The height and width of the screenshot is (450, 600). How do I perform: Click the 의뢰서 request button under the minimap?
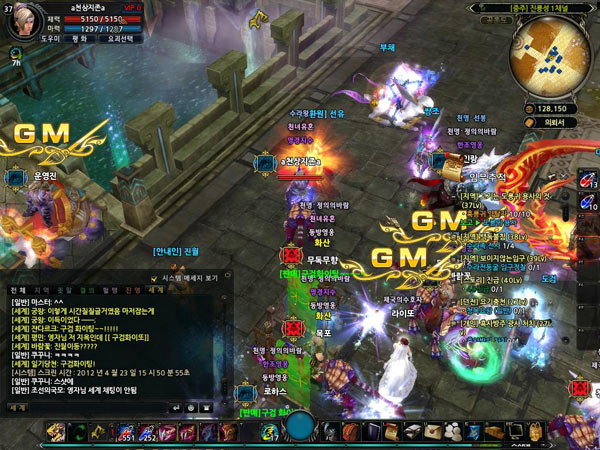[x=545, y=123]
